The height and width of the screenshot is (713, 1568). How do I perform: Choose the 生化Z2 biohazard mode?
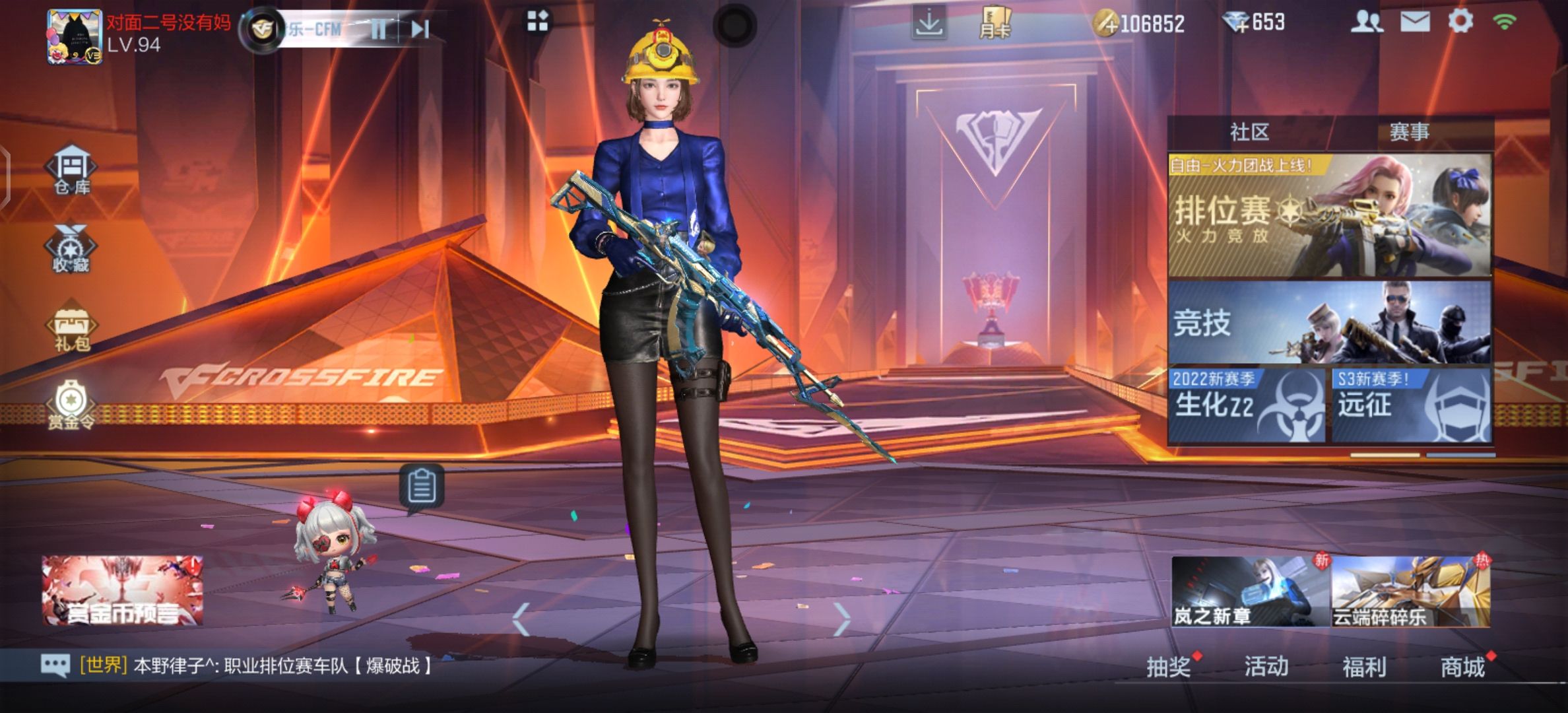1247,405
